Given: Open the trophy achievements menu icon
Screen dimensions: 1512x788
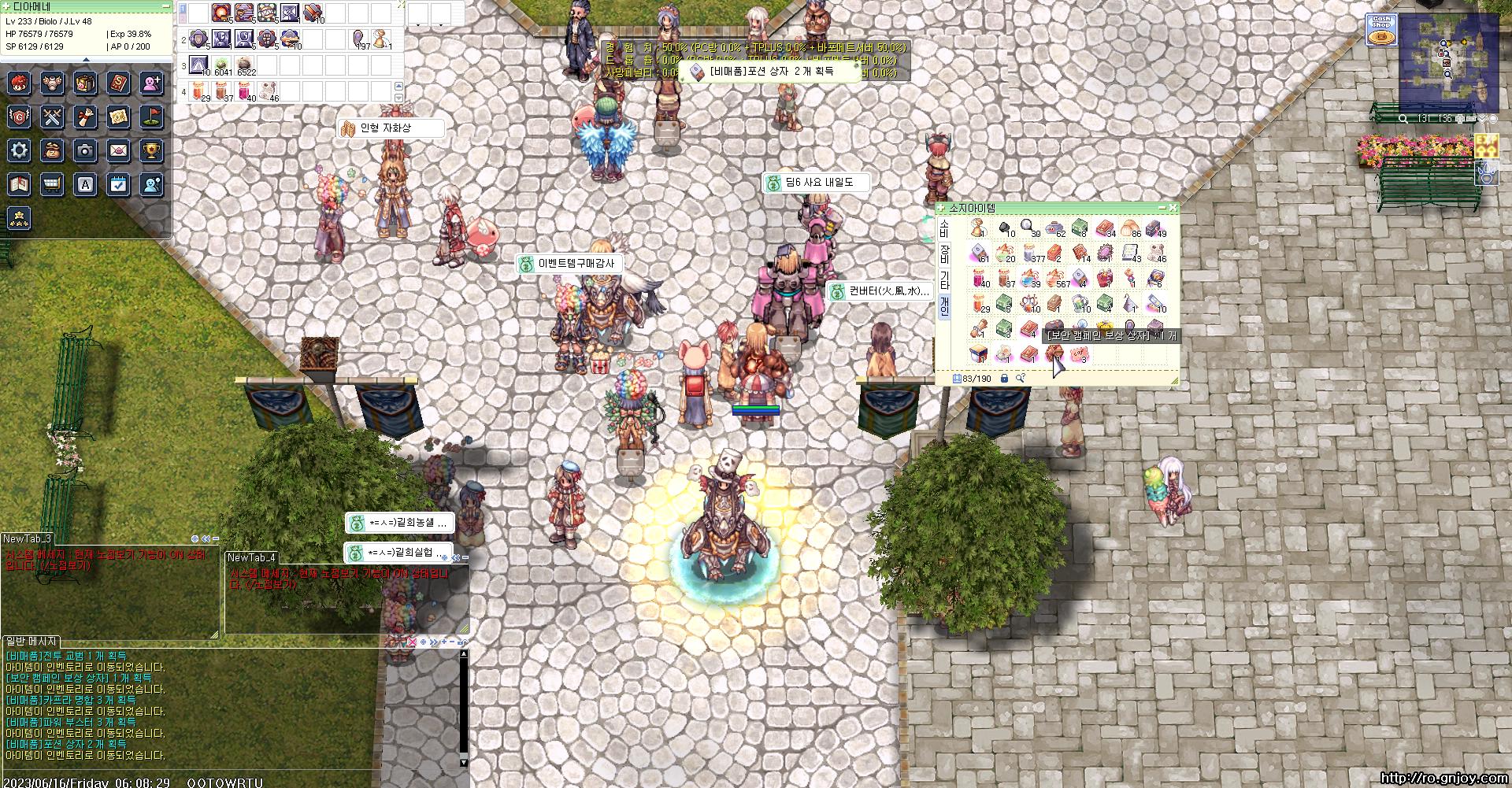Looking at the screenshot, I should 151,150.
